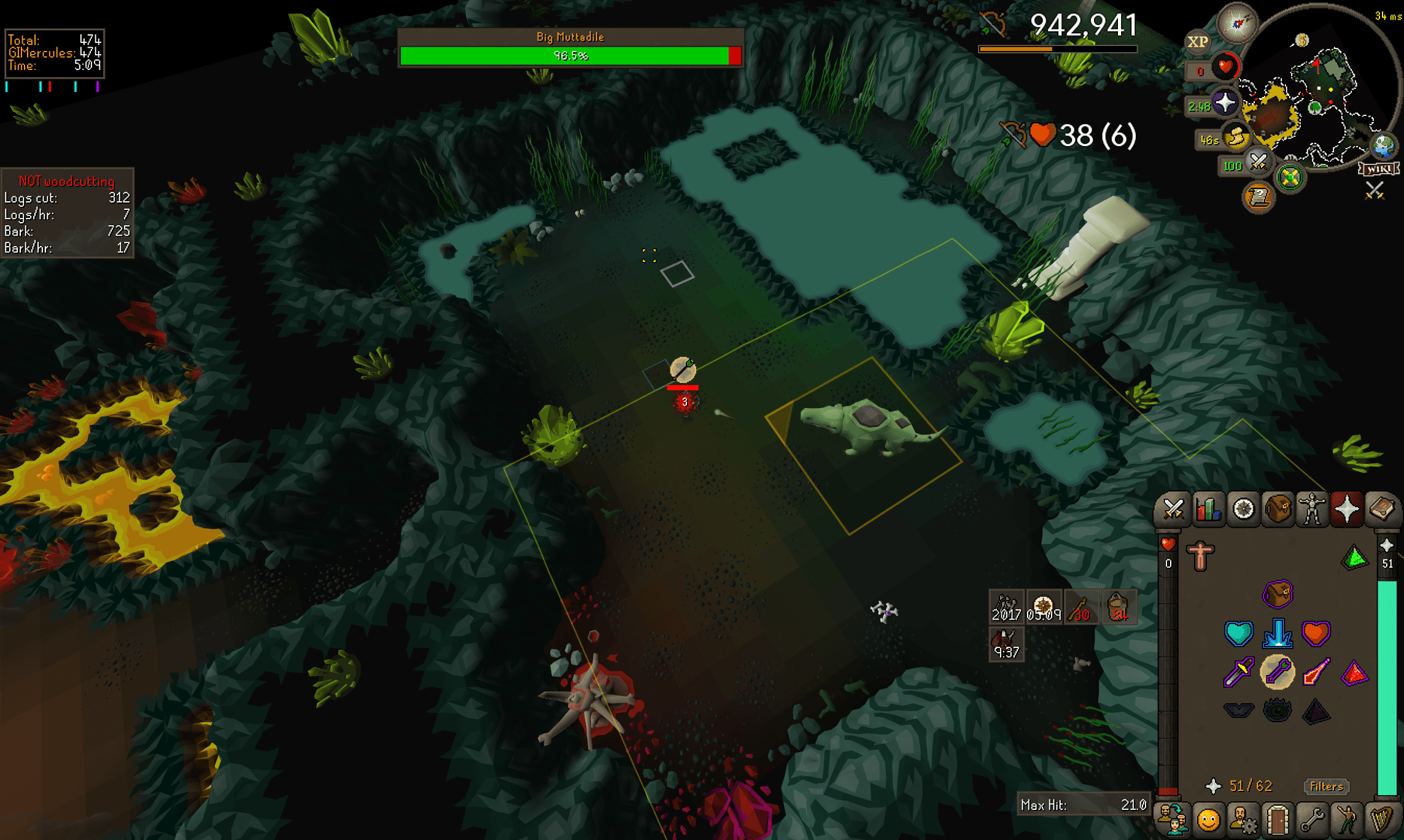The width and height of the screenshot is (1404, 840).
Task: Open the smiley Friends List tab
Action: [x=1208, y=820]
